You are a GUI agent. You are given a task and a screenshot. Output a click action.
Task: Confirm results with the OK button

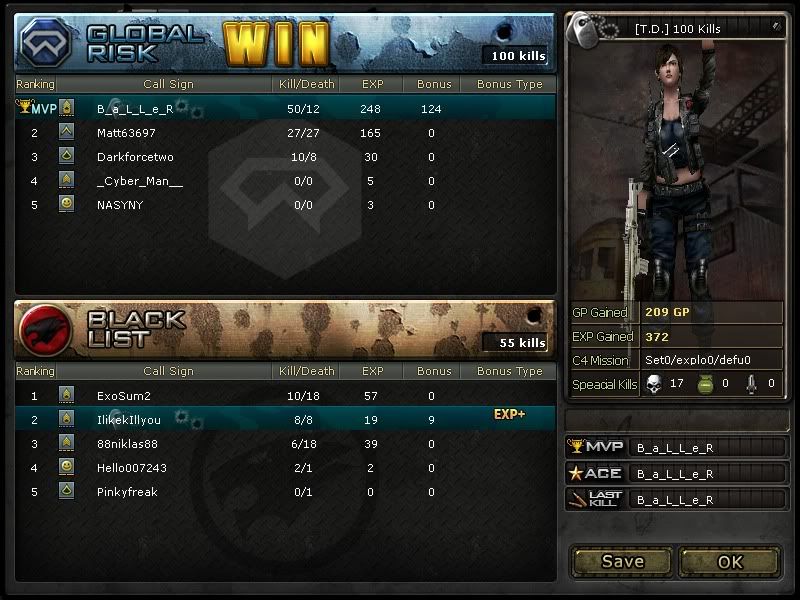point(730,561)
